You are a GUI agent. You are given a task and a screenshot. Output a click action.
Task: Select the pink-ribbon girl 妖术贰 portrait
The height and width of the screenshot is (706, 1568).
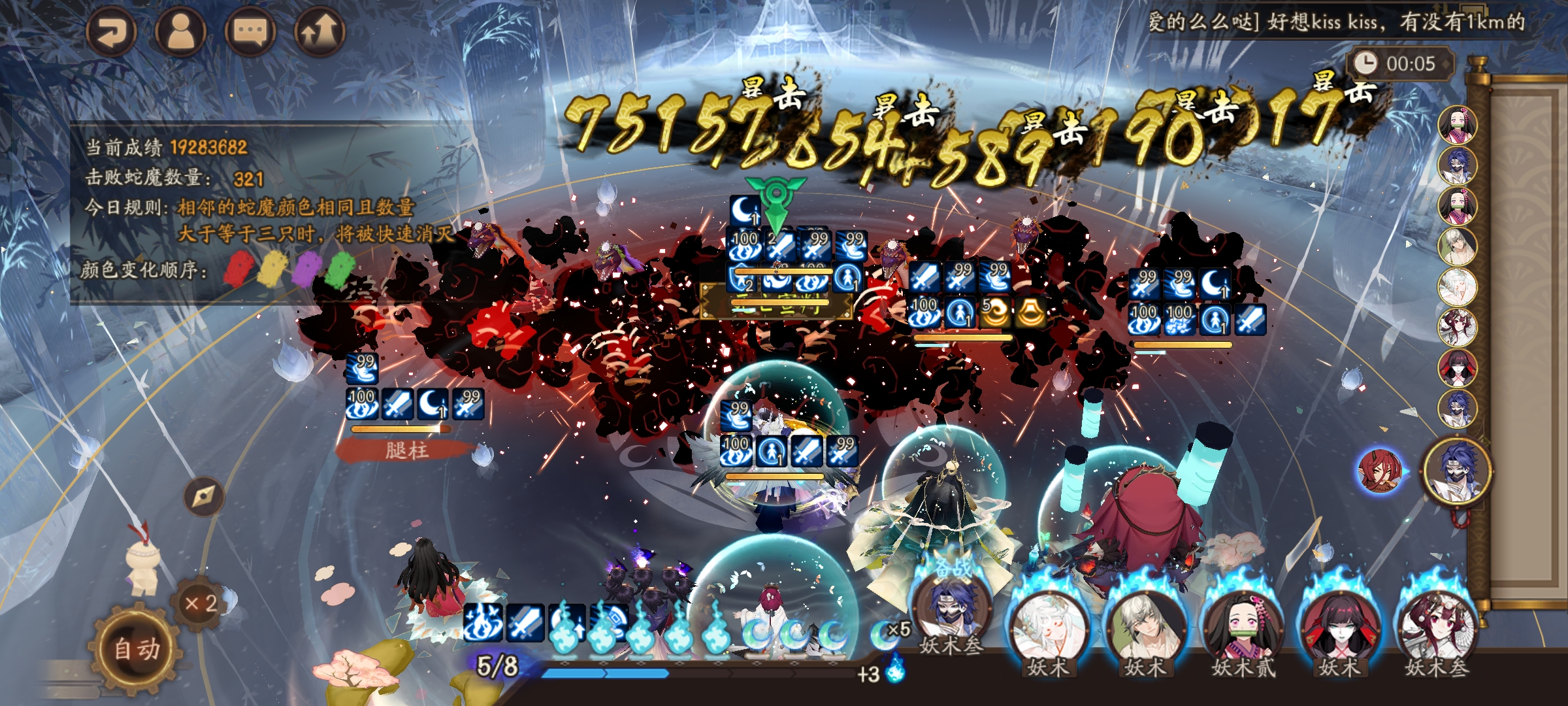click(x=1243, y=628)
